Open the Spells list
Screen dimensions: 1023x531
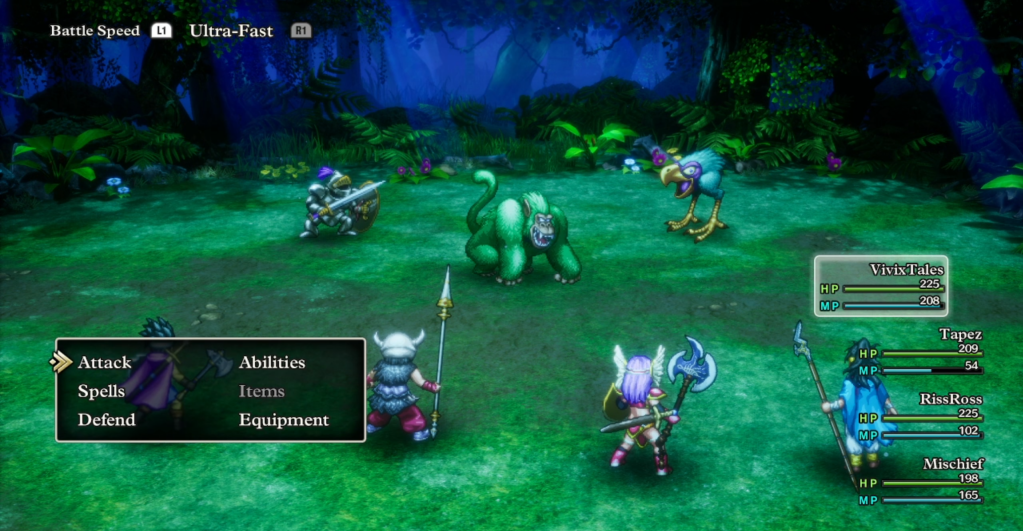pyautogui.click(x=101, y=391)
